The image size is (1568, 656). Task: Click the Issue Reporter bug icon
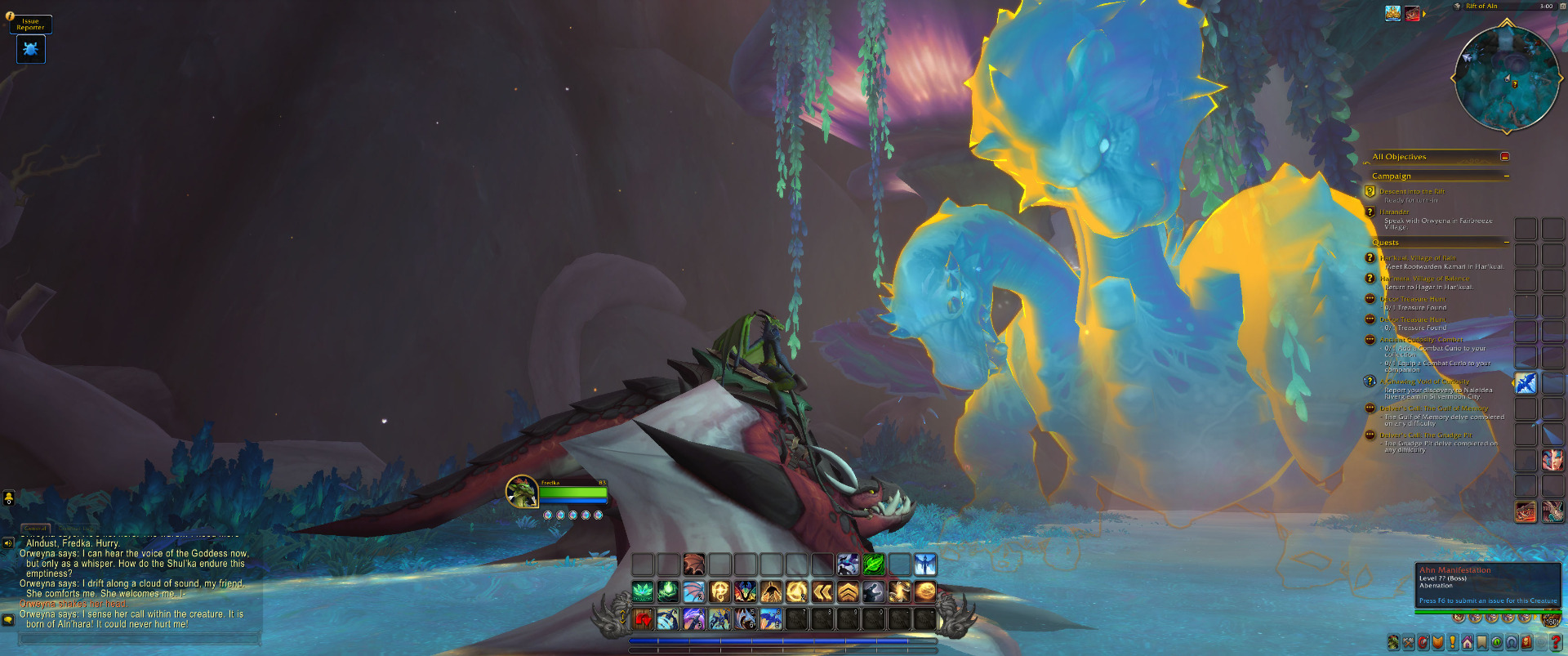(x=31, y=50)
